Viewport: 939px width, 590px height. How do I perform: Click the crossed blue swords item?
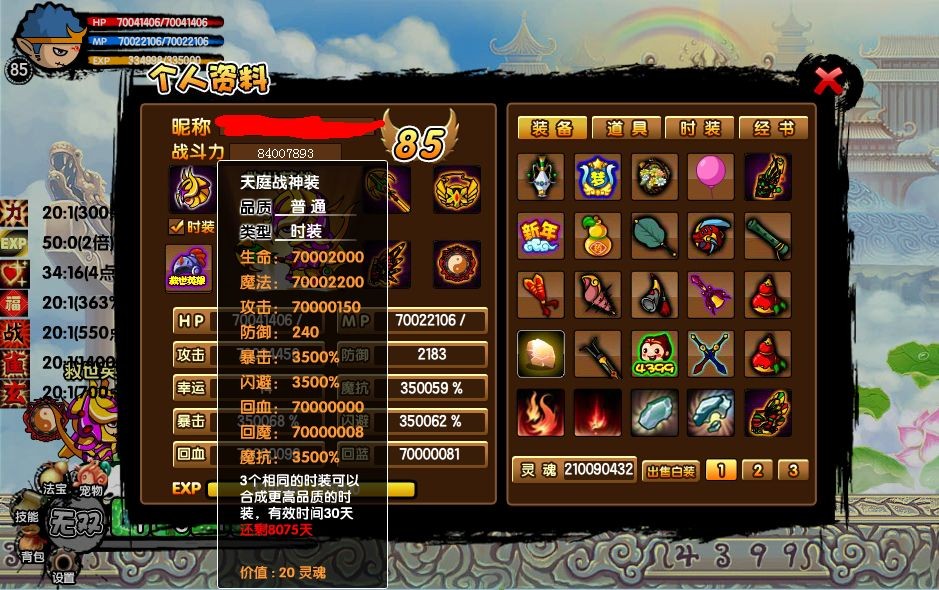(711, 354)
